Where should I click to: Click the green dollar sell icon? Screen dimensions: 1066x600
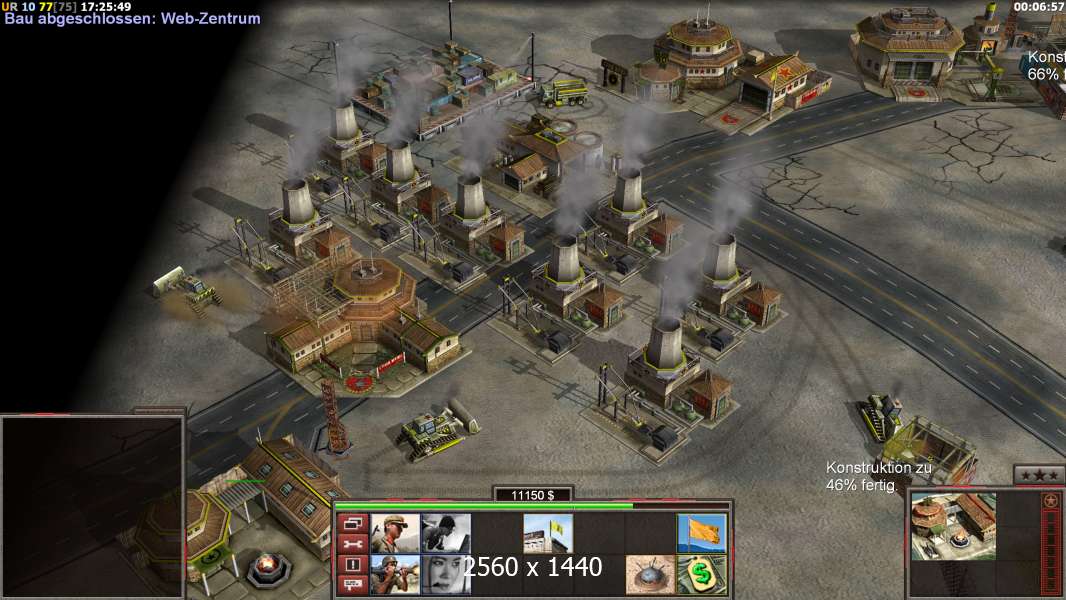701,575
